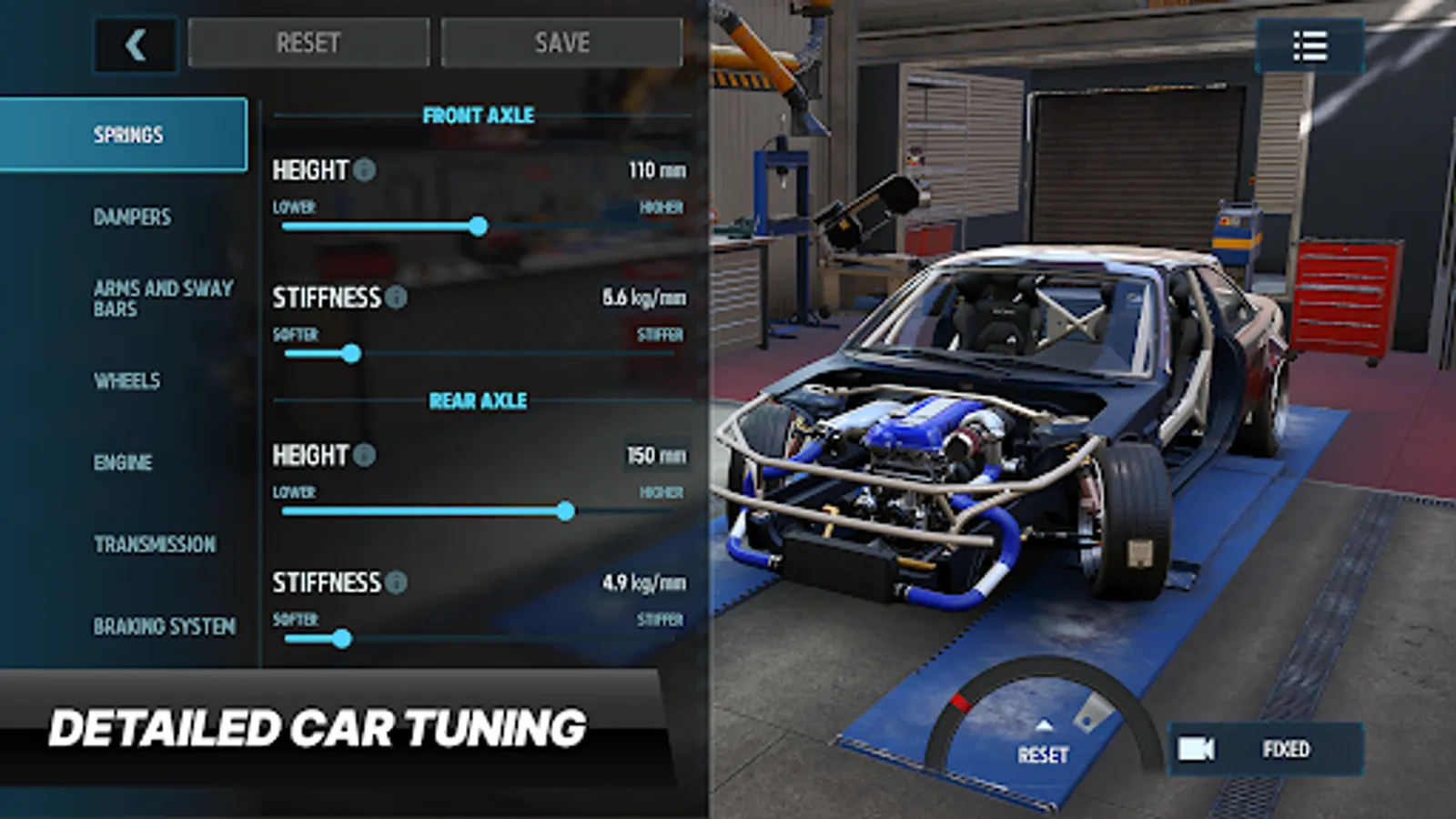Activate the Dampers category
Screen dimensions: 1456x819
point(133,217)
